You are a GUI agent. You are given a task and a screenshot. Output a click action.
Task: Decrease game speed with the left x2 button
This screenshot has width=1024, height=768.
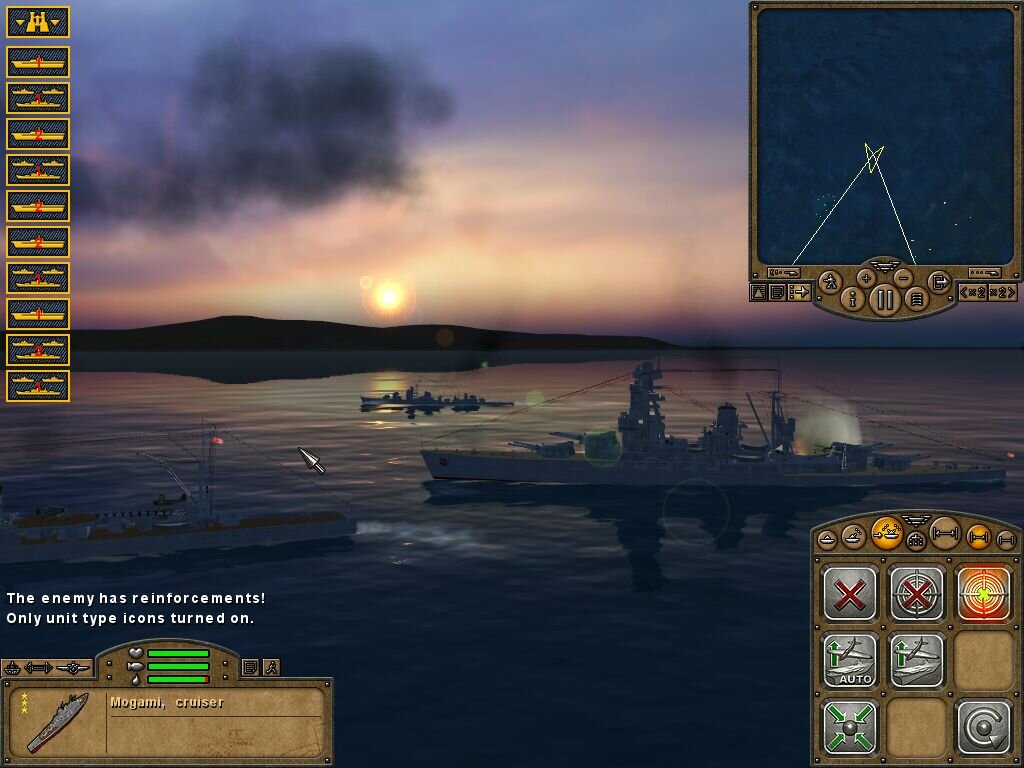coord(974,292)
